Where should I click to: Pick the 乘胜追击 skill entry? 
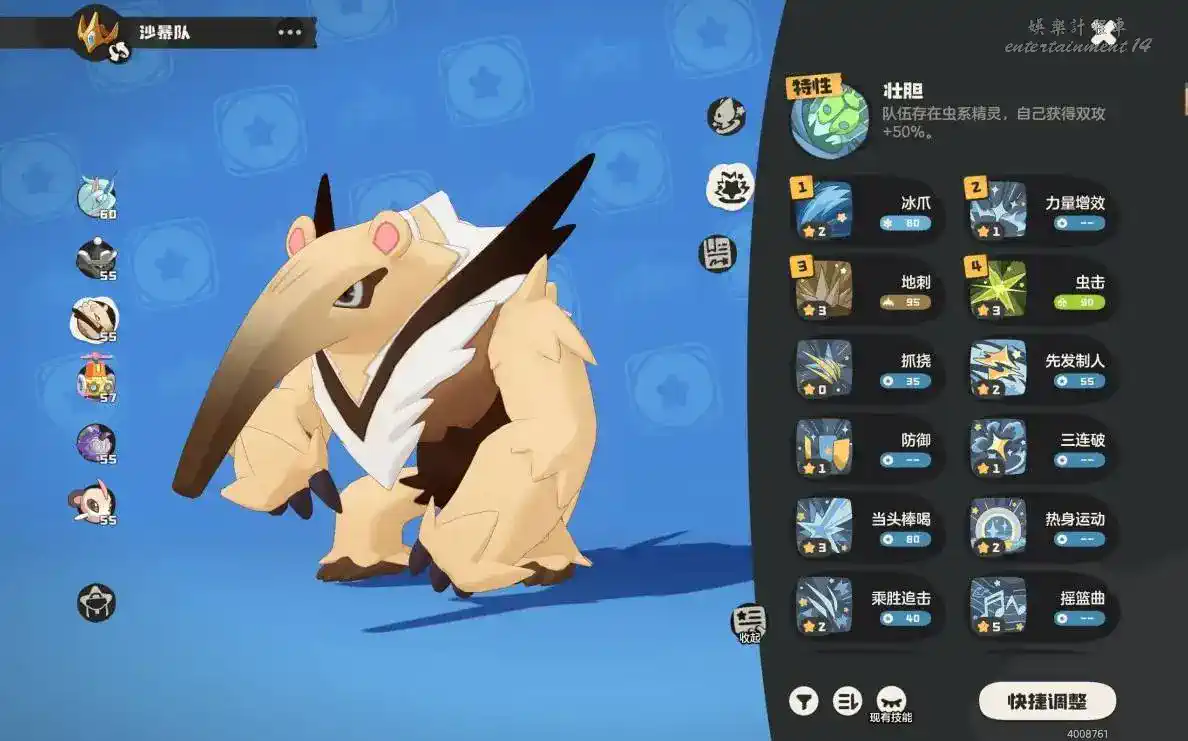(x=867, y=605)
